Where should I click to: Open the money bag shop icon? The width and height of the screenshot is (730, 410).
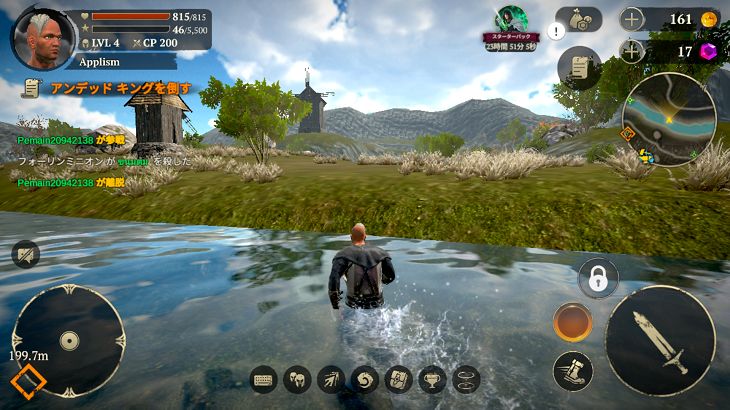click(579, 19)
